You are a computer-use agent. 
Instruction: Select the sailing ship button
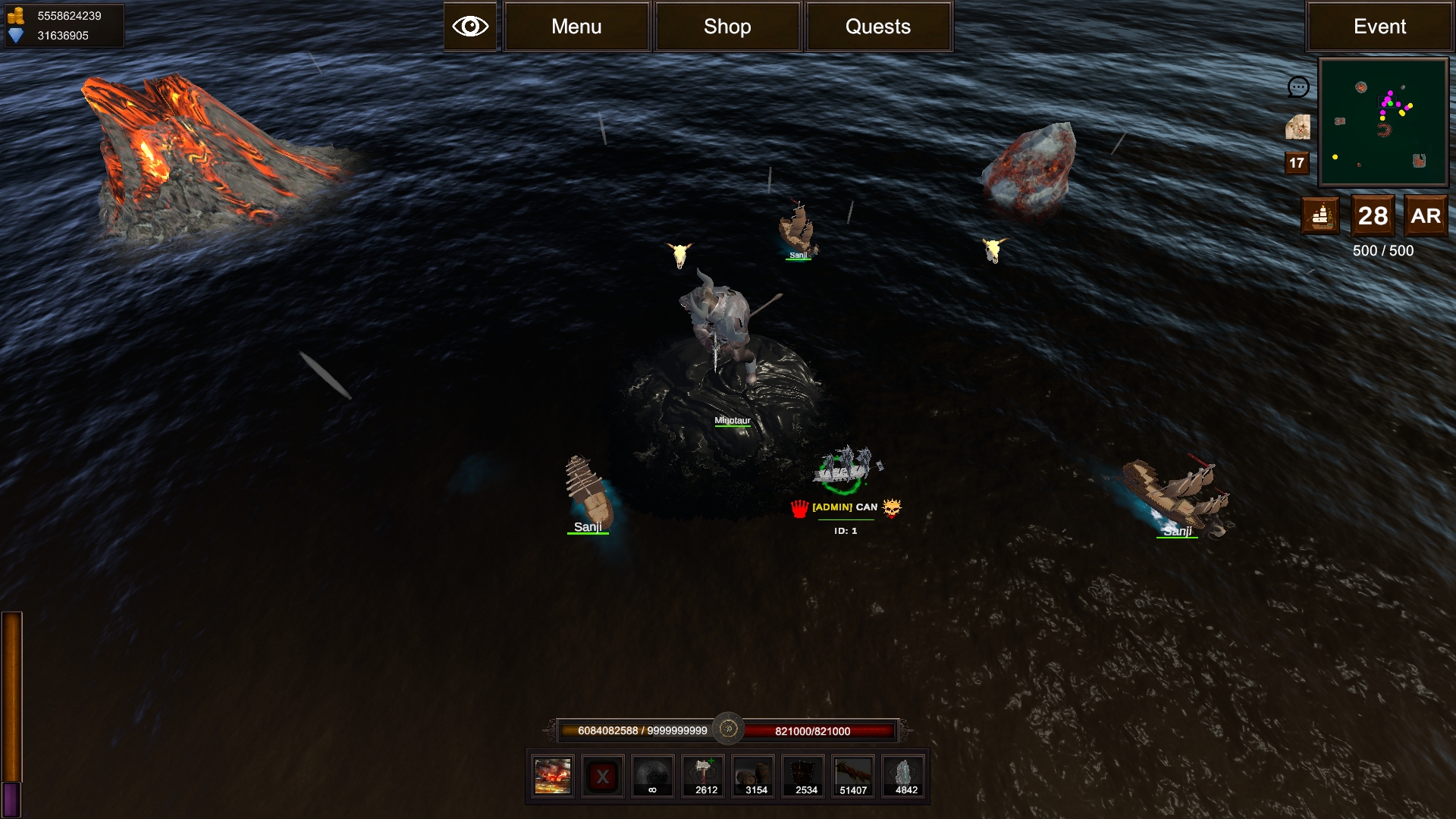[x=1320, y=216]
